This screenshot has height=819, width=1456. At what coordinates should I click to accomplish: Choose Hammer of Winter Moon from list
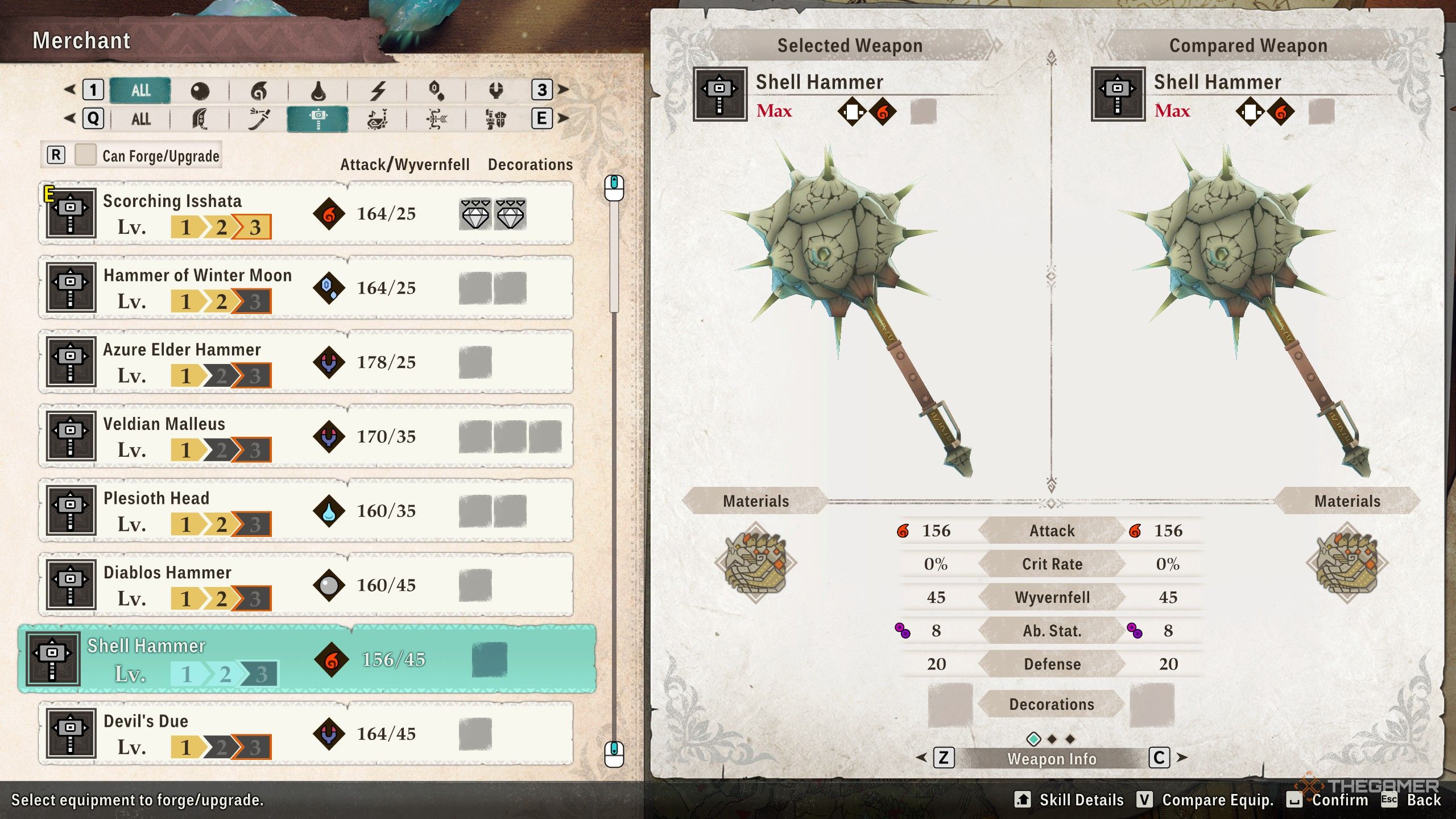point(306,288)
